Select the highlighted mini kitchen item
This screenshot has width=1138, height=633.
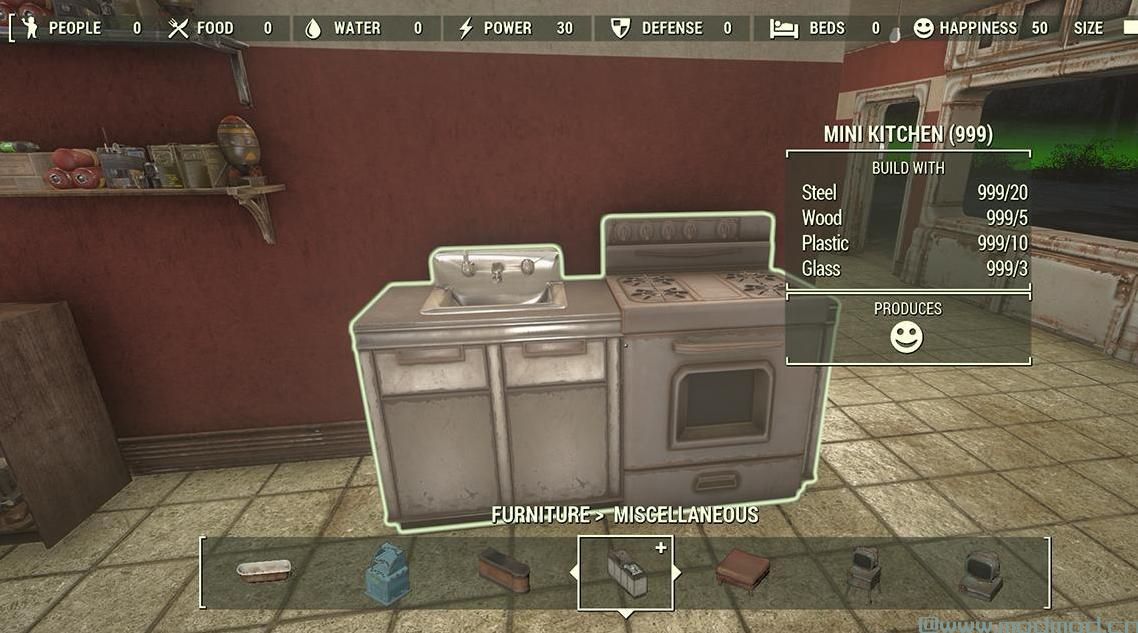click(626, 573)
